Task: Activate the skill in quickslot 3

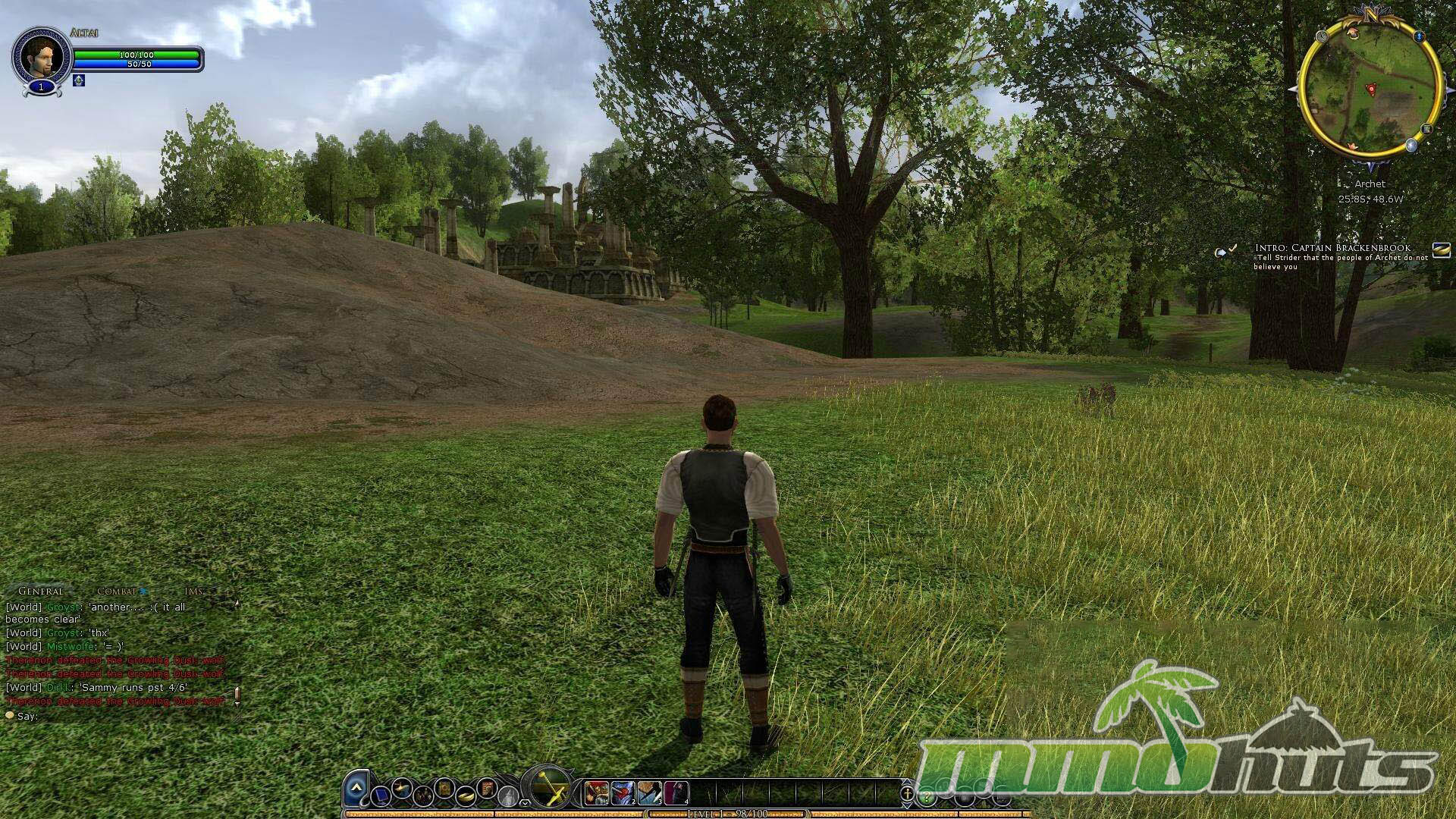Action: (x=650, y=792)
